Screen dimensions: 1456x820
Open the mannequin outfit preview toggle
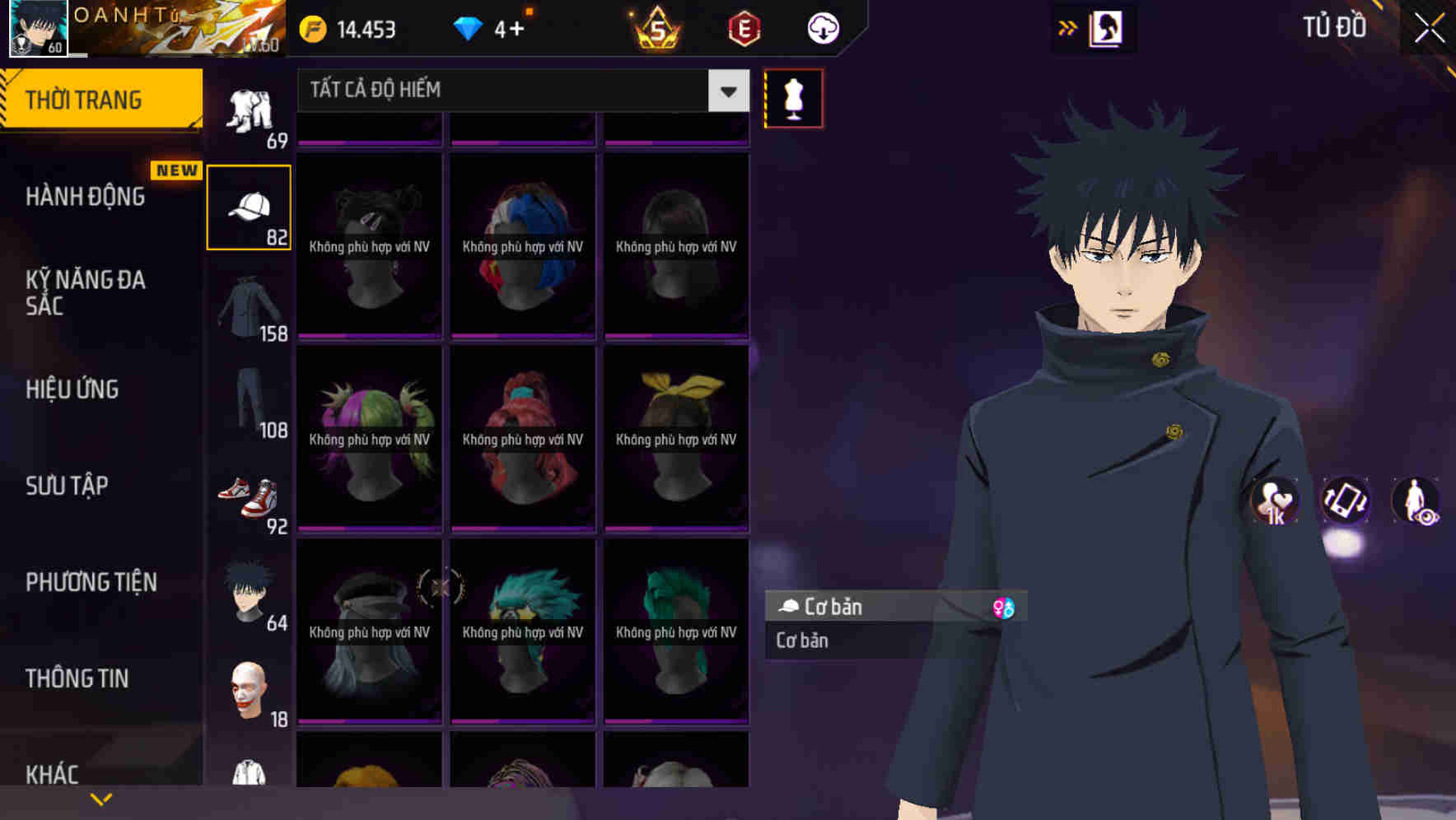tap(793, 97)
